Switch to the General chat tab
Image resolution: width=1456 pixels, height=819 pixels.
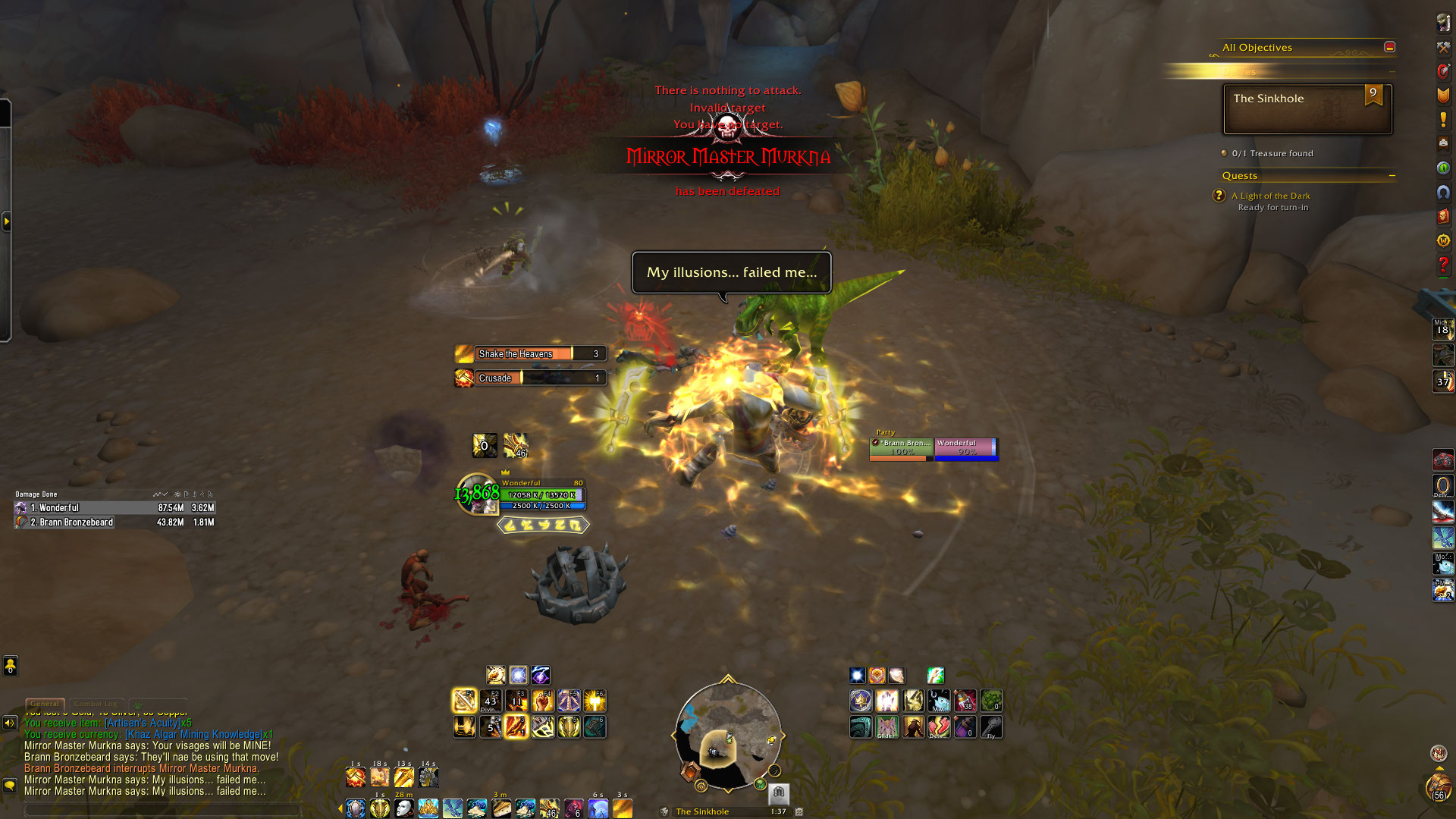(x=45, y=704)
